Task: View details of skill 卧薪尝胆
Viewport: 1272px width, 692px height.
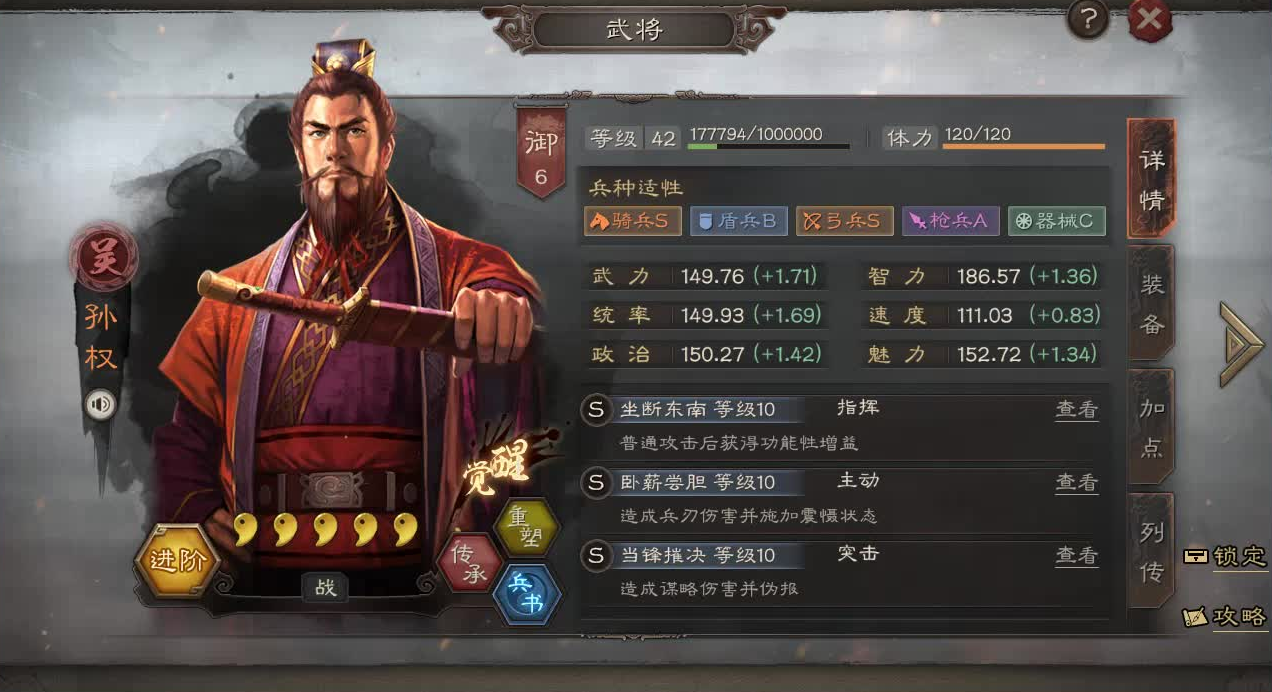Action: [1076, 483]
